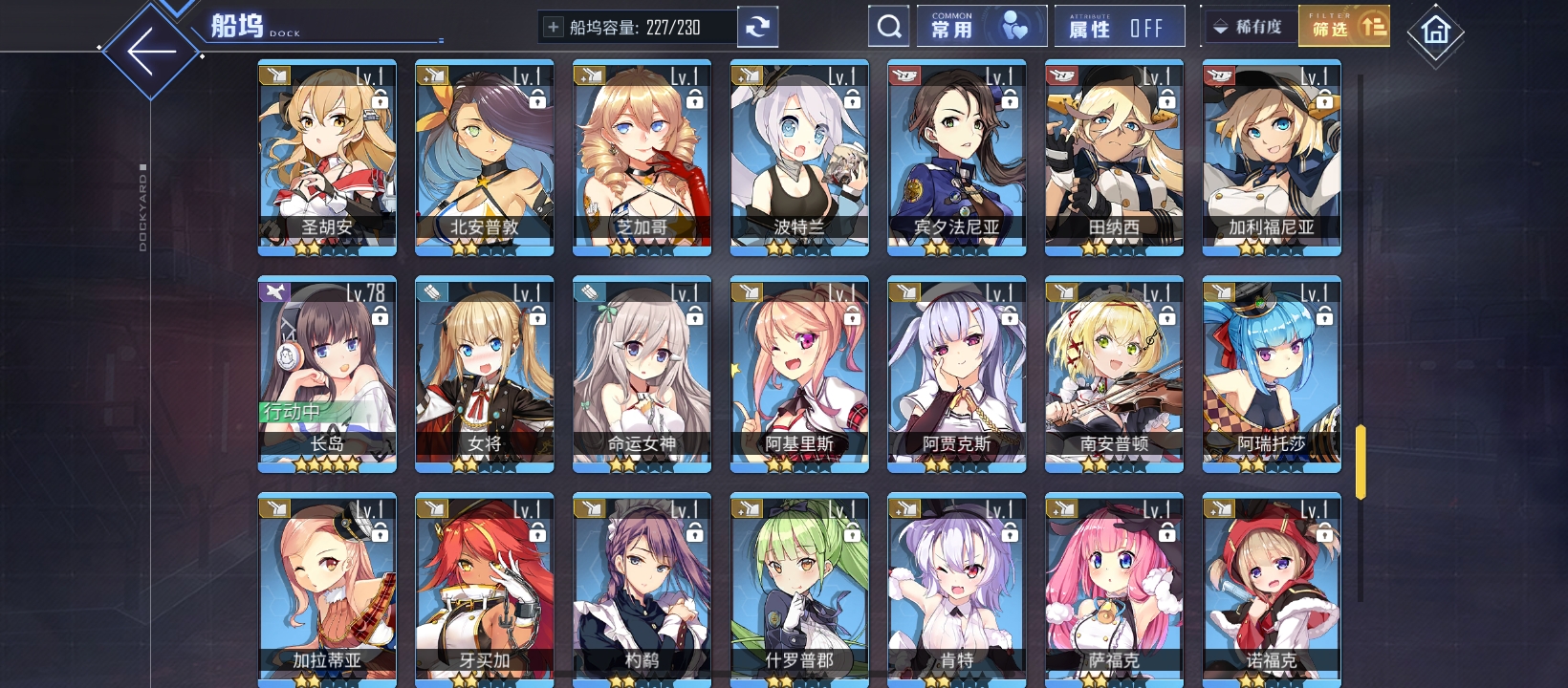Image resolution: width=1568 pixels, height=688 pixels.
Task: Open the 筛选 filter panel
Action: pos(1343,27)
